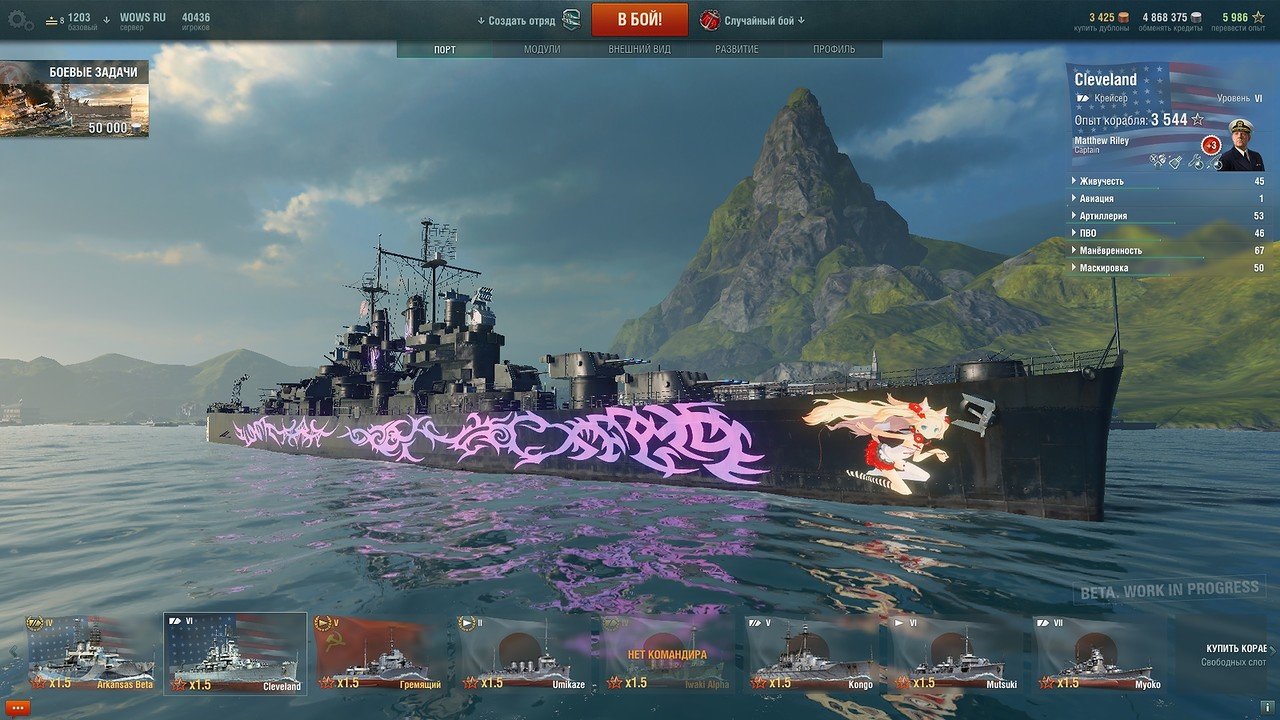Select the Arkansas Beta ship card
1280x720 pixels.
click(91, 653)
